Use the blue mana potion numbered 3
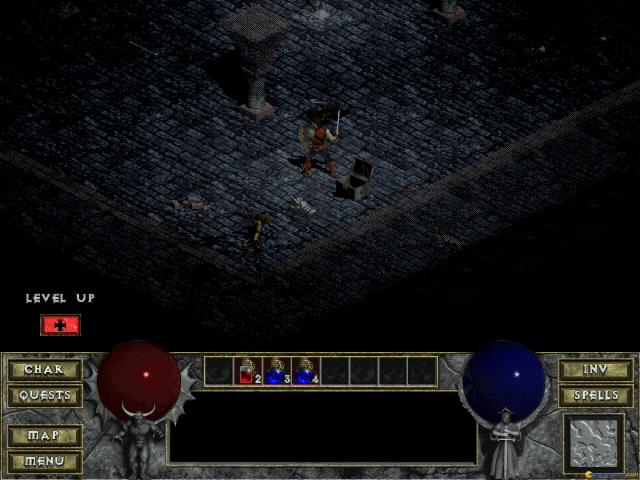 click(277, 371)
